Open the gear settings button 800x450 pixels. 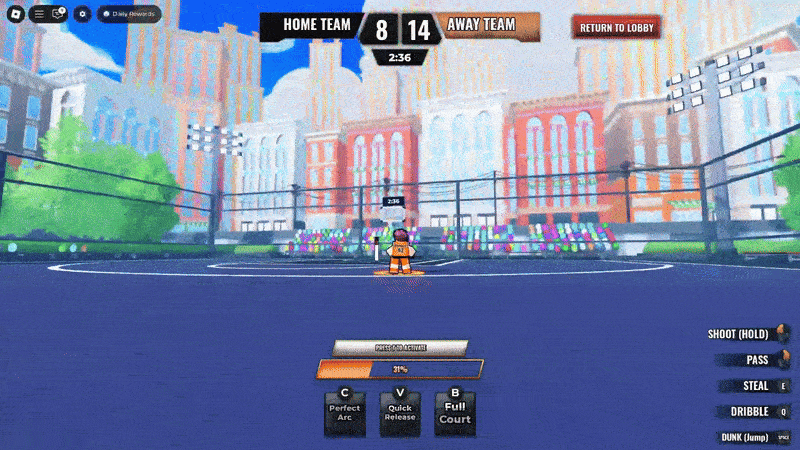[82, 14]
